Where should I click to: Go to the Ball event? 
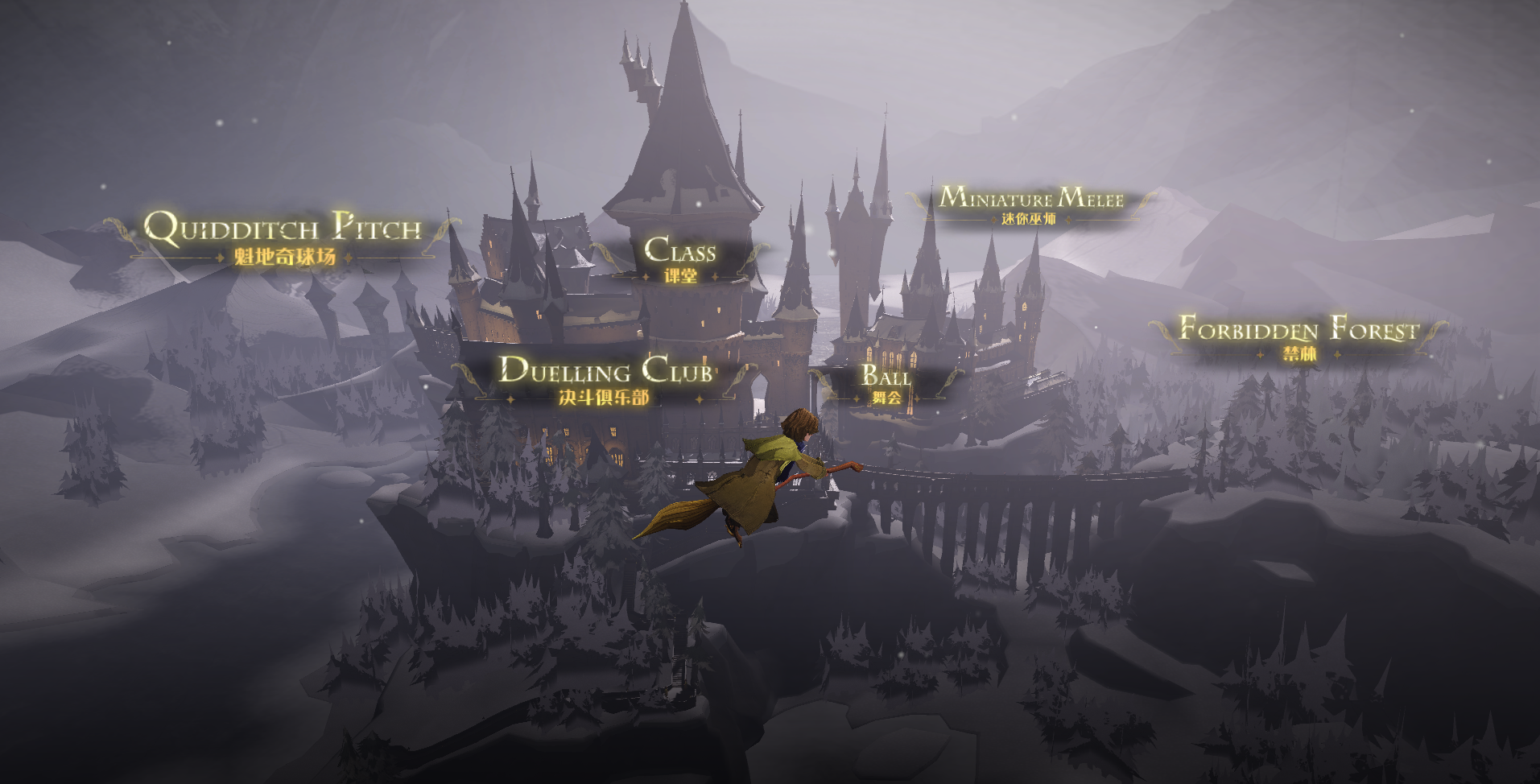886,383
